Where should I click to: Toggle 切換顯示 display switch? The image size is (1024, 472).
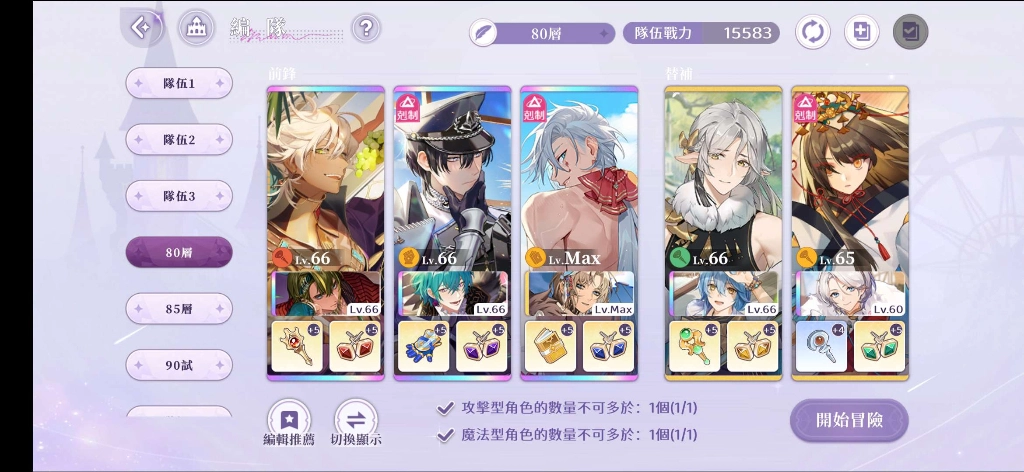[x=355, y=424]
